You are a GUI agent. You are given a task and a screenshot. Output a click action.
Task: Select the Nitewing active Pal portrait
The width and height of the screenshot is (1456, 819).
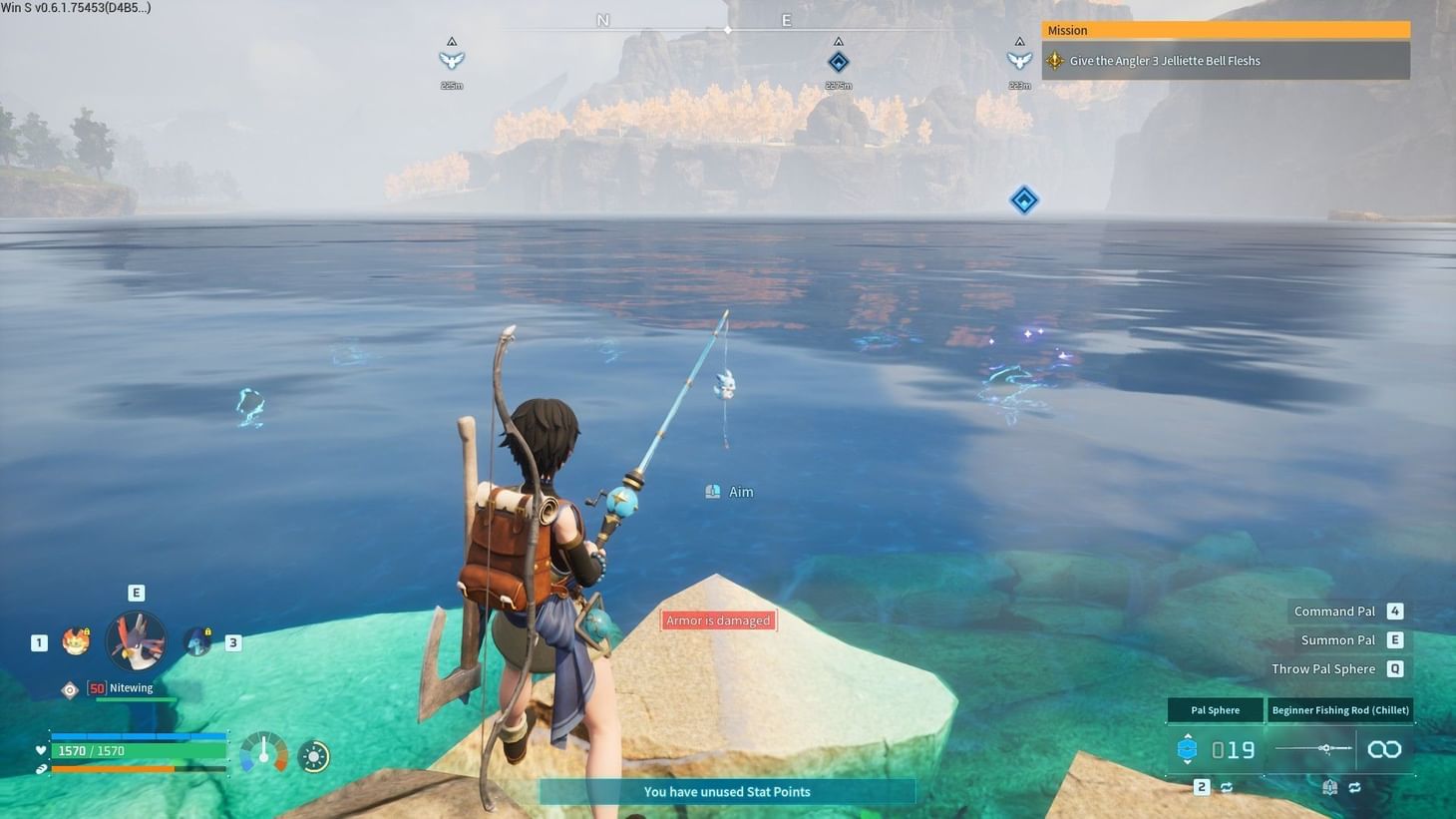tap(136, 641)
